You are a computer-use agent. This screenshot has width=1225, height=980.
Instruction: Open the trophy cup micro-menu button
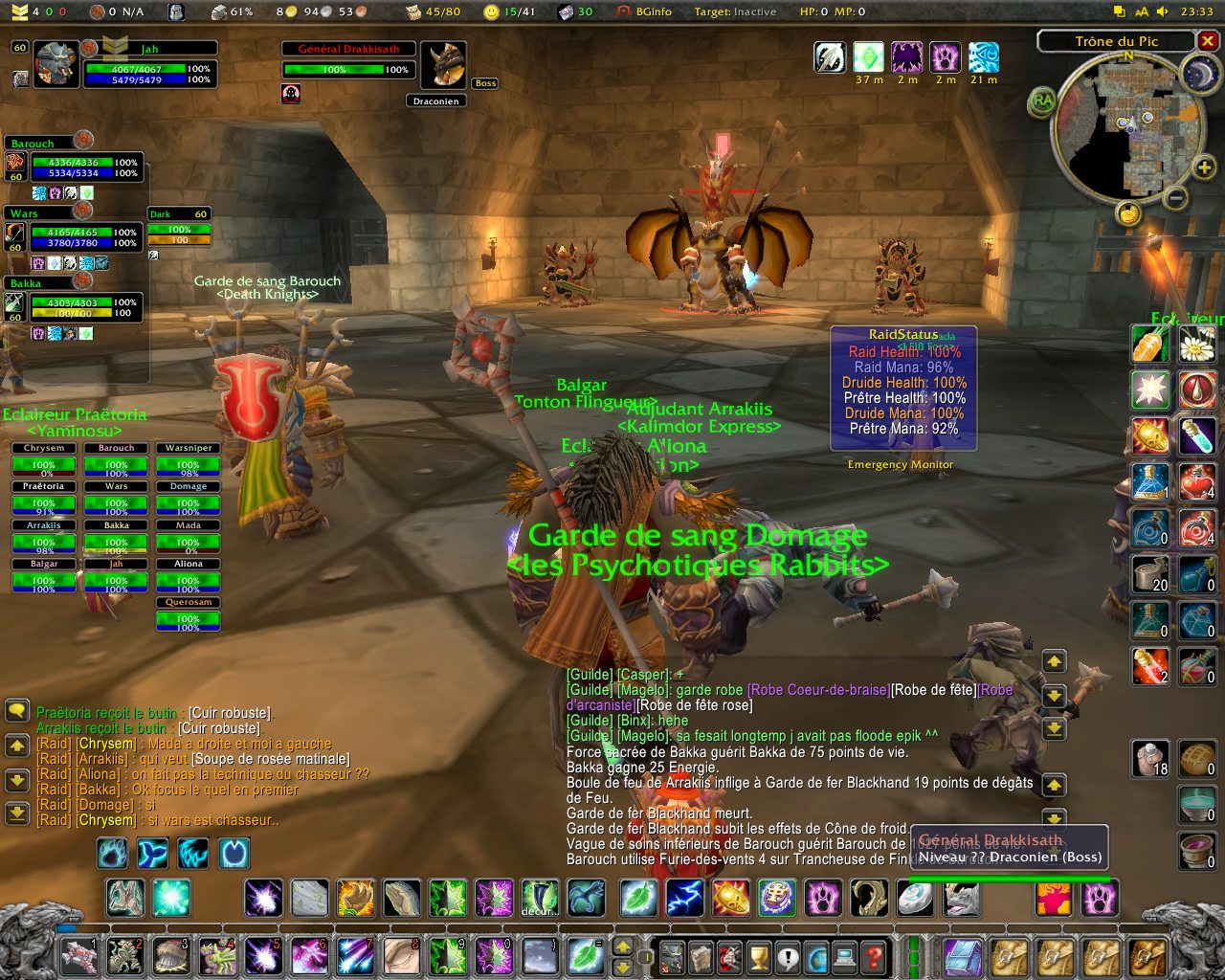point(758,956)
